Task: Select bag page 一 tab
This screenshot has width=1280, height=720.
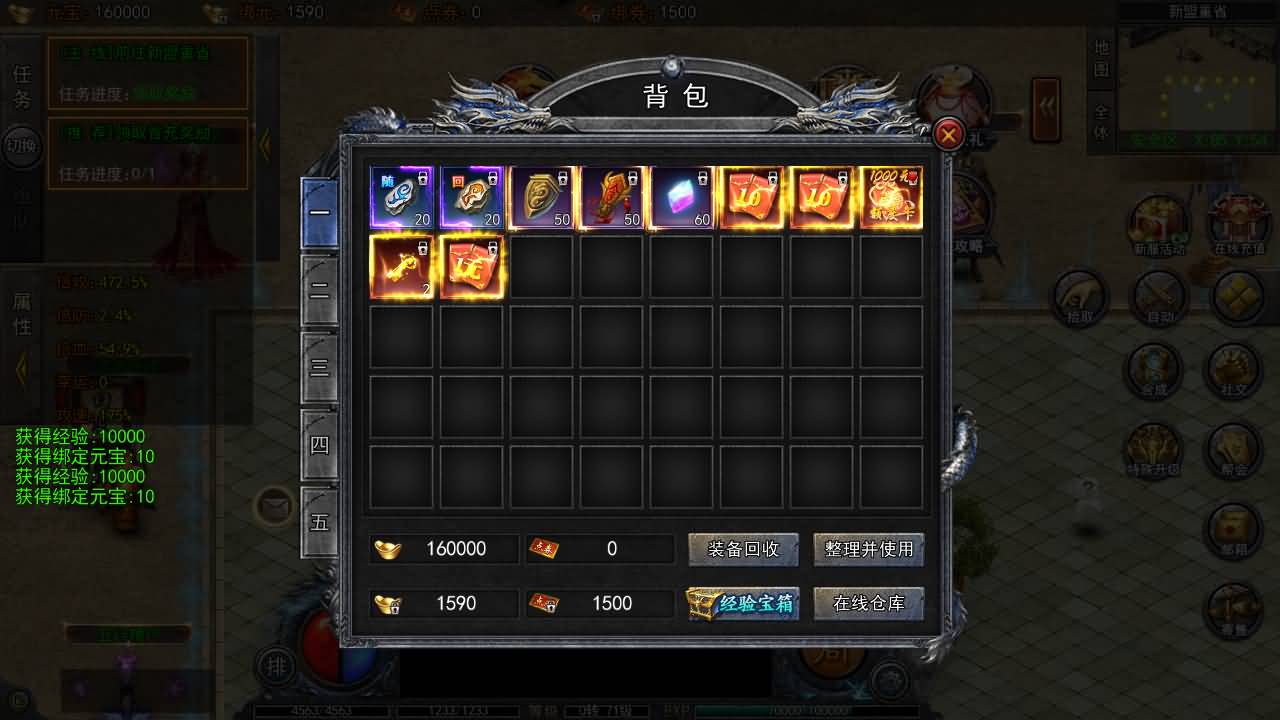Action: [320, 213]
